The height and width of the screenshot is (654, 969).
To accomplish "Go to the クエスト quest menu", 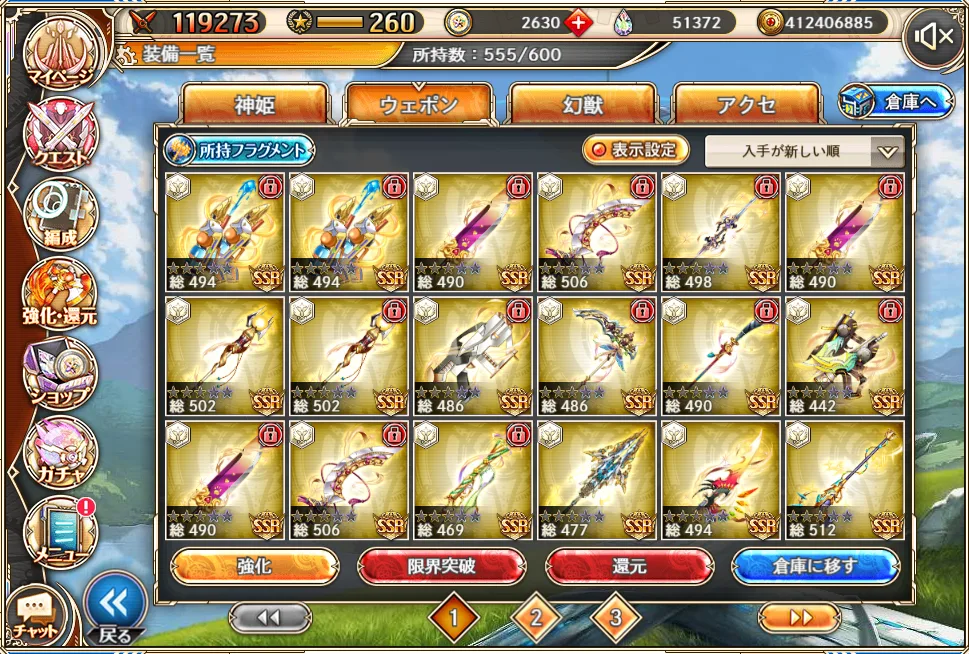I will pos(60,133).
